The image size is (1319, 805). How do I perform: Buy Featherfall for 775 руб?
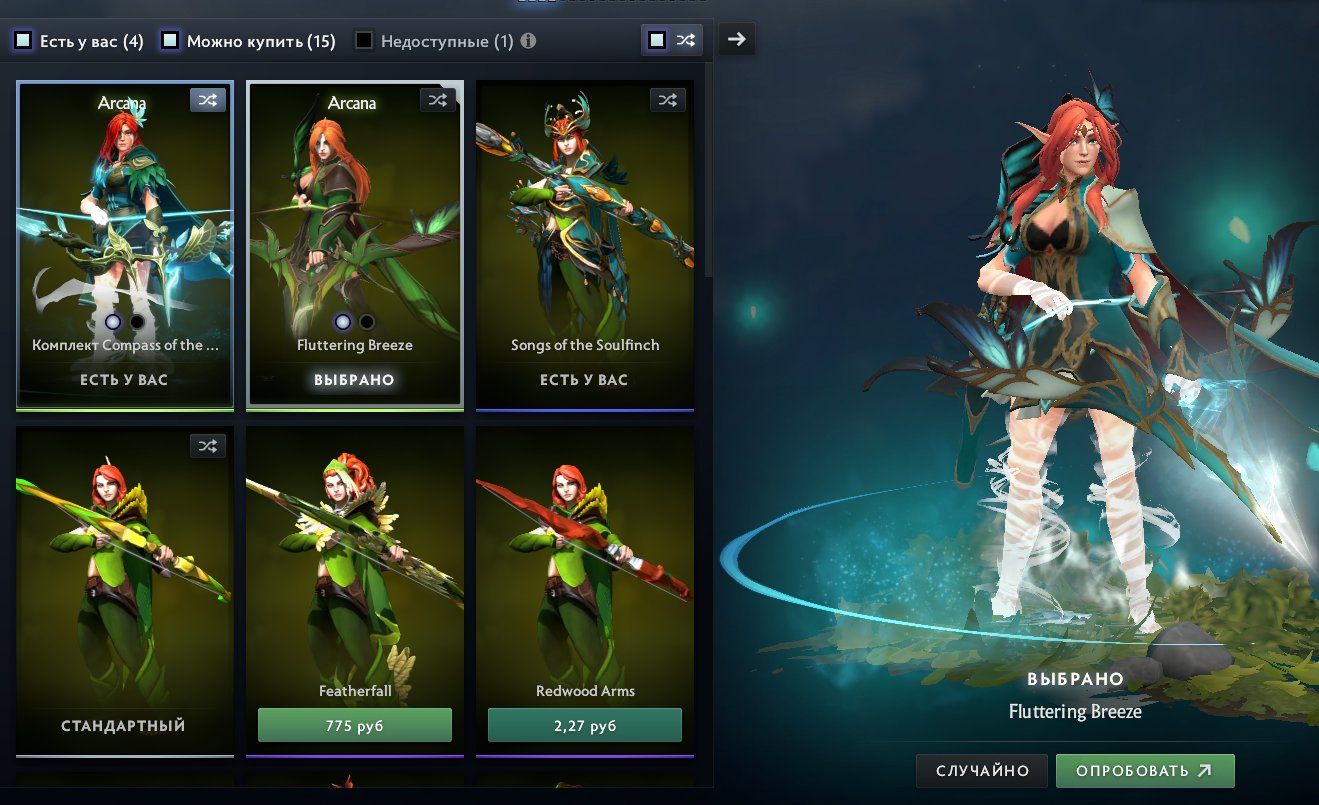pyautogui.click(x=355, y=725)
